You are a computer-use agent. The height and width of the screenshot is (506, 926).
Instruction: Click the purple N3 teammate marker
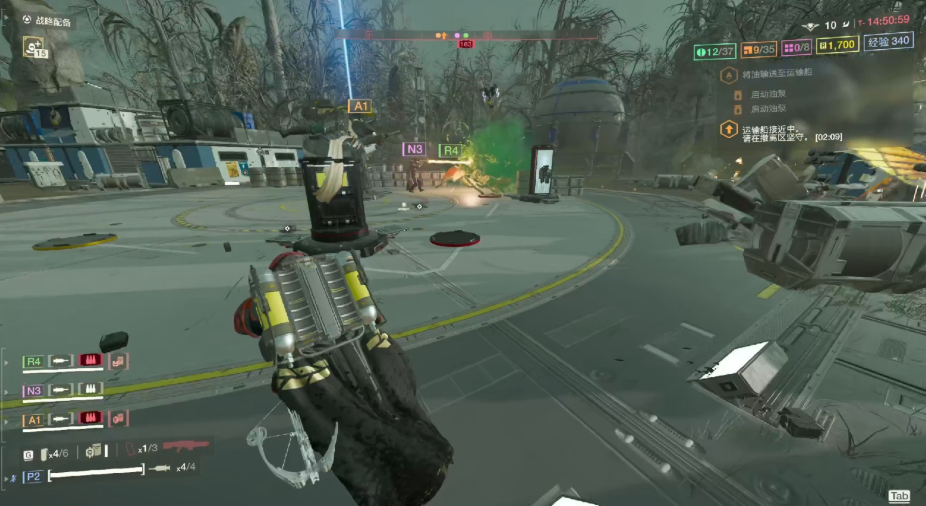[x=414, y=149]
